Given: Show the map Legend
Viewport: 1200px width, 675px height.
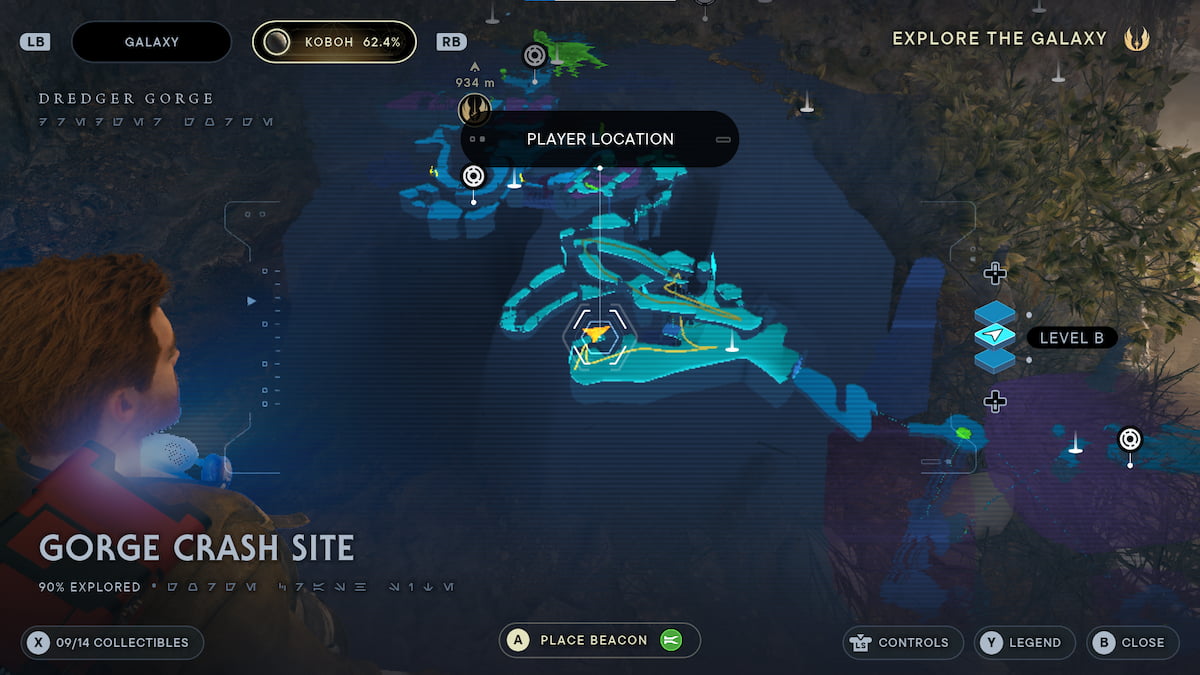Looking at the screenshot, I should [x=1025, y=642].
